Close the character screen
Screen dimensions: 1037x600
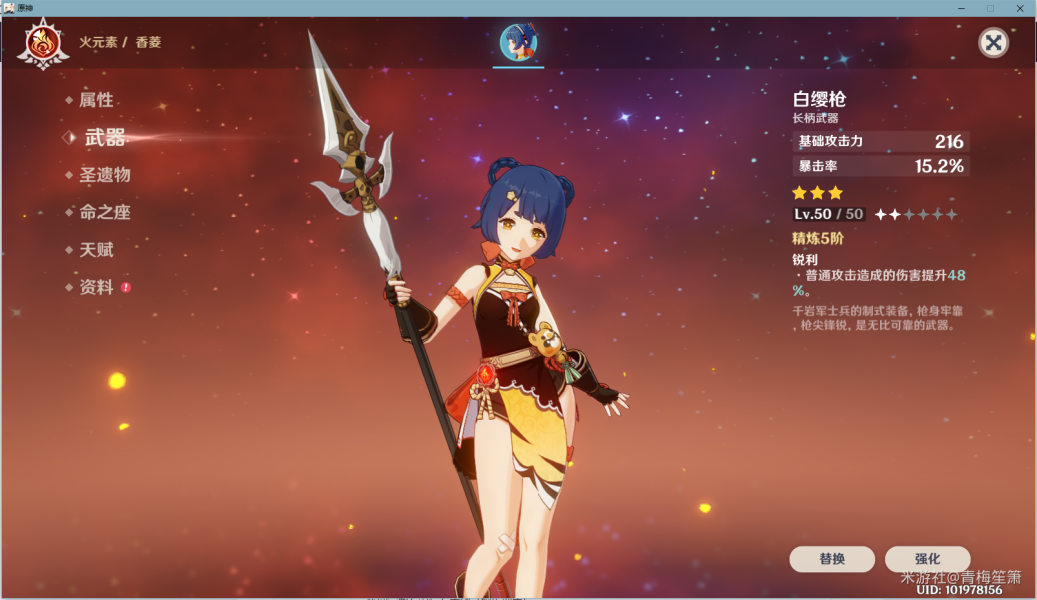[993, 42]
